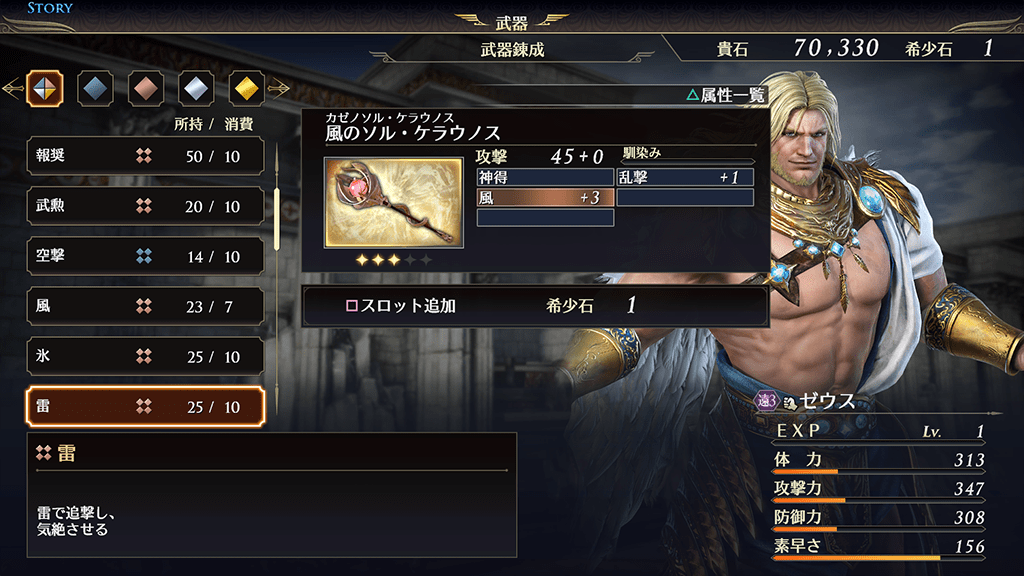Switch to the copper diamond category tab
Viewport: 1024px width, 576px height.
click(145, 89)
